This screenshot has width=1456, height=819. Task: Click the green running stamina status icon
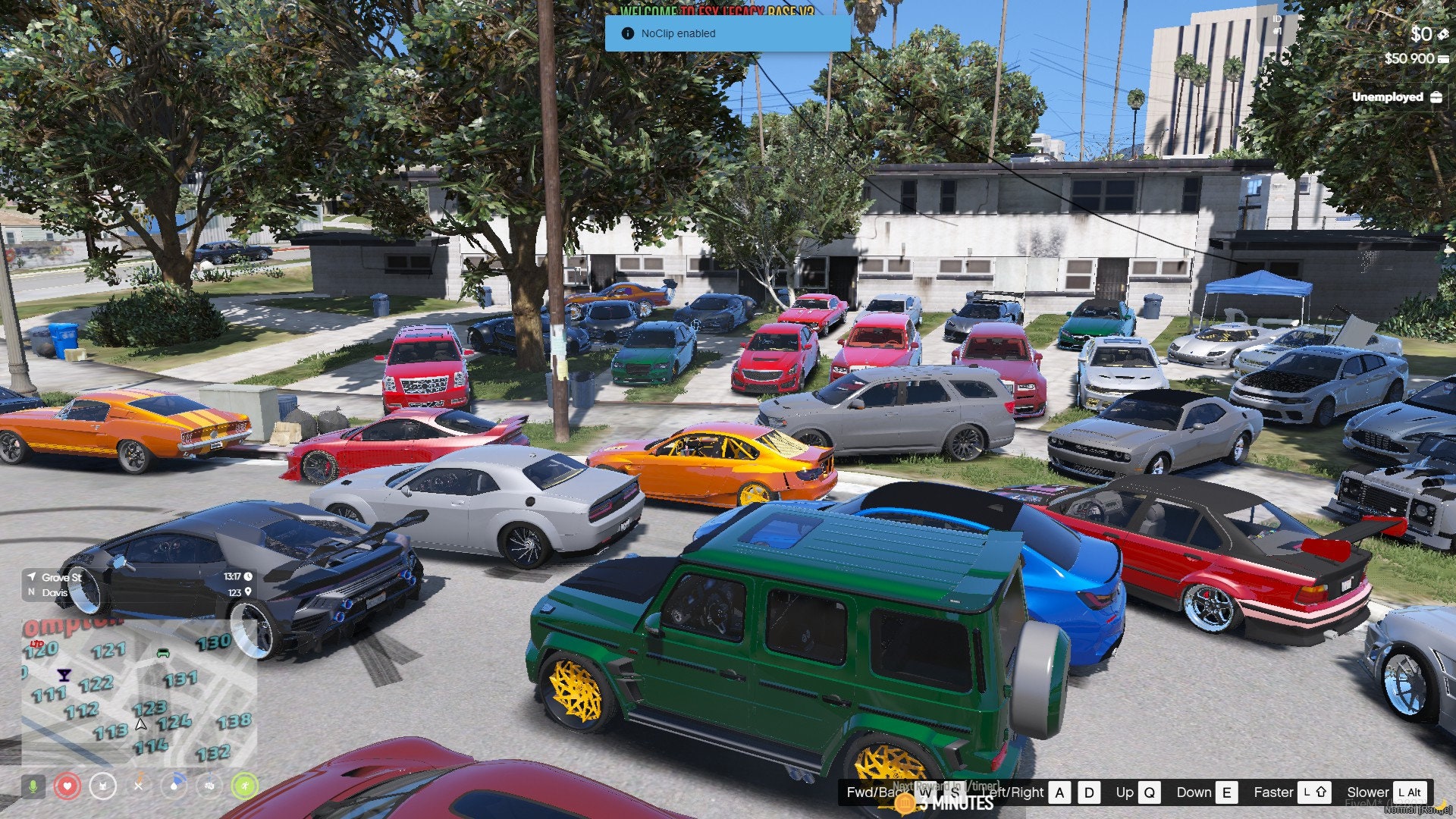[245, 786]
